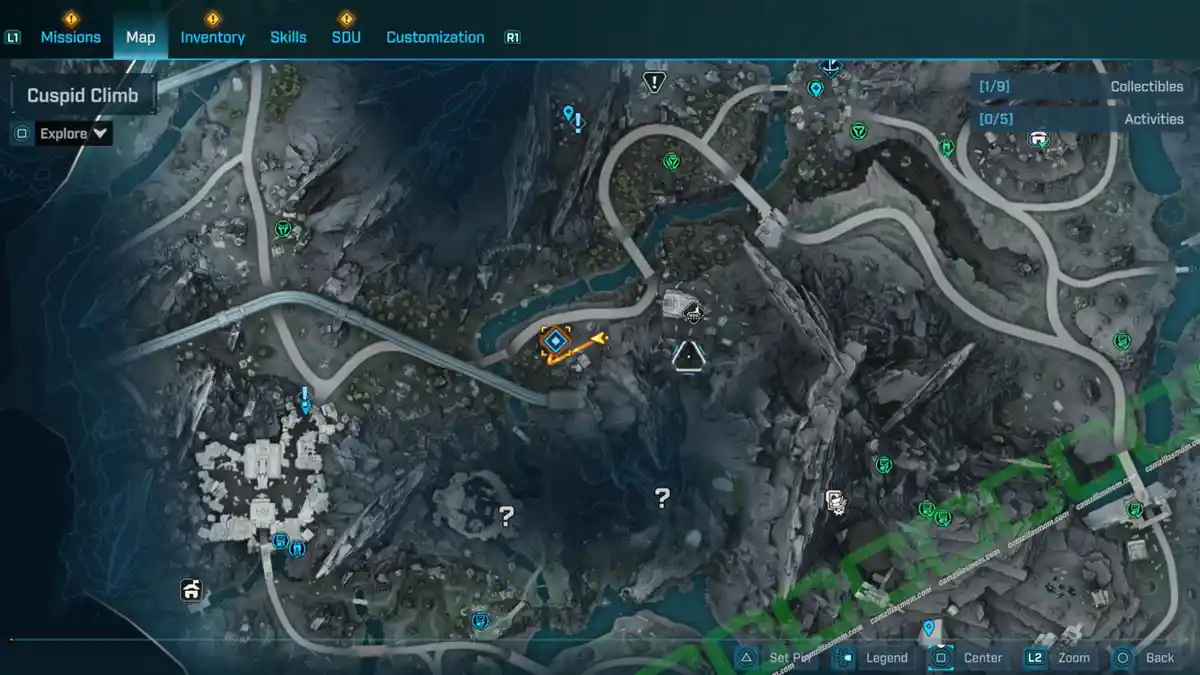Click the triangle objective map marker
The height and width of the screenshot is (675, 1200).
tap(688, 356)
